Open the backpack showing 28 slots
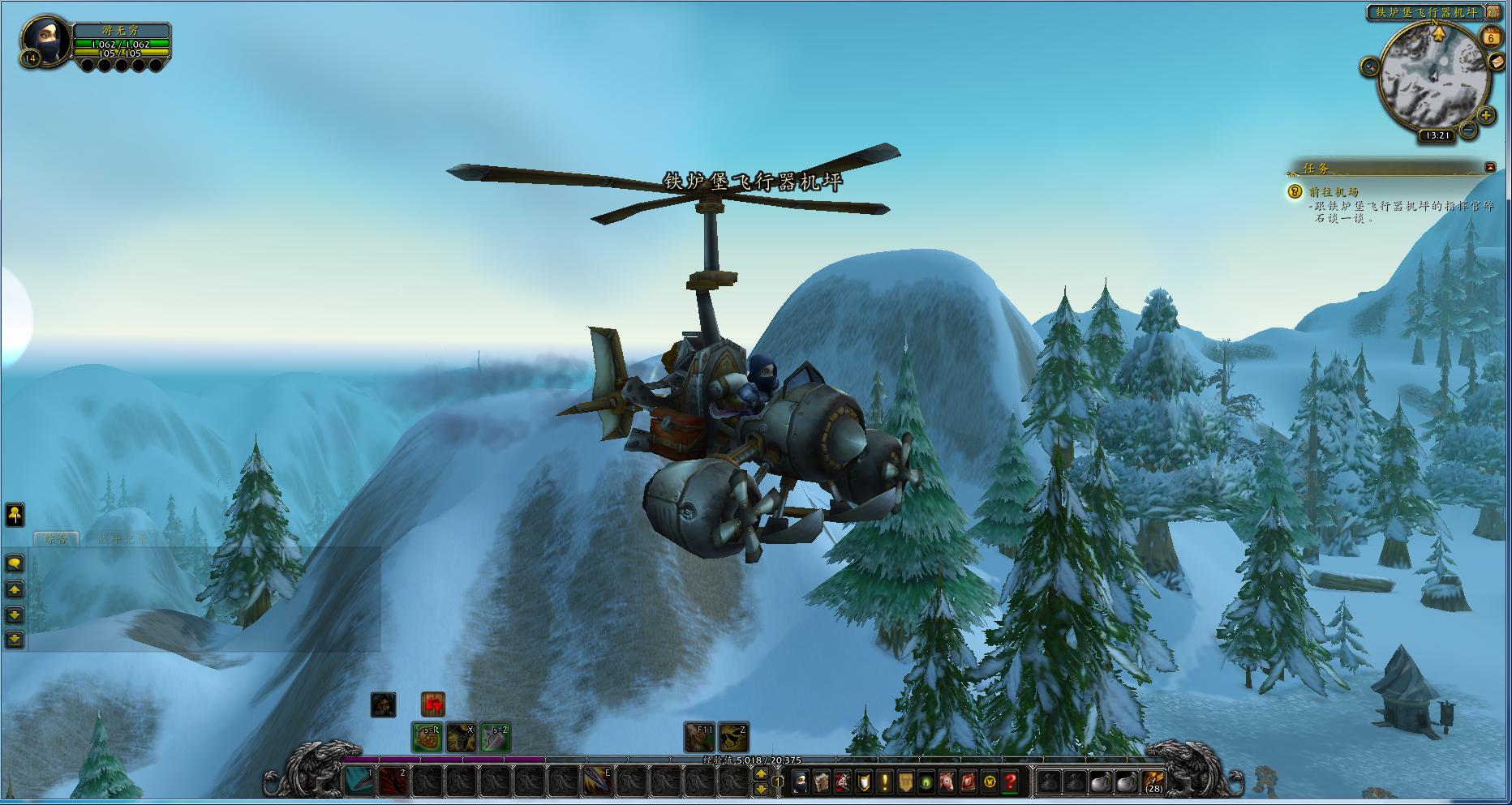Viewport: 1512px width, 805px height. [1153, 782]
